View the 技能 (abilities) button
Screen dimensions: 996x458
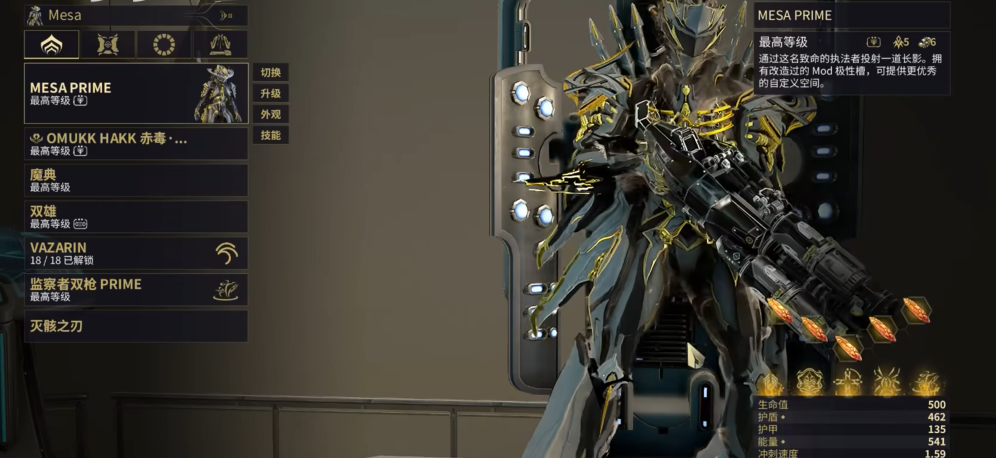(x=270, y=135)
